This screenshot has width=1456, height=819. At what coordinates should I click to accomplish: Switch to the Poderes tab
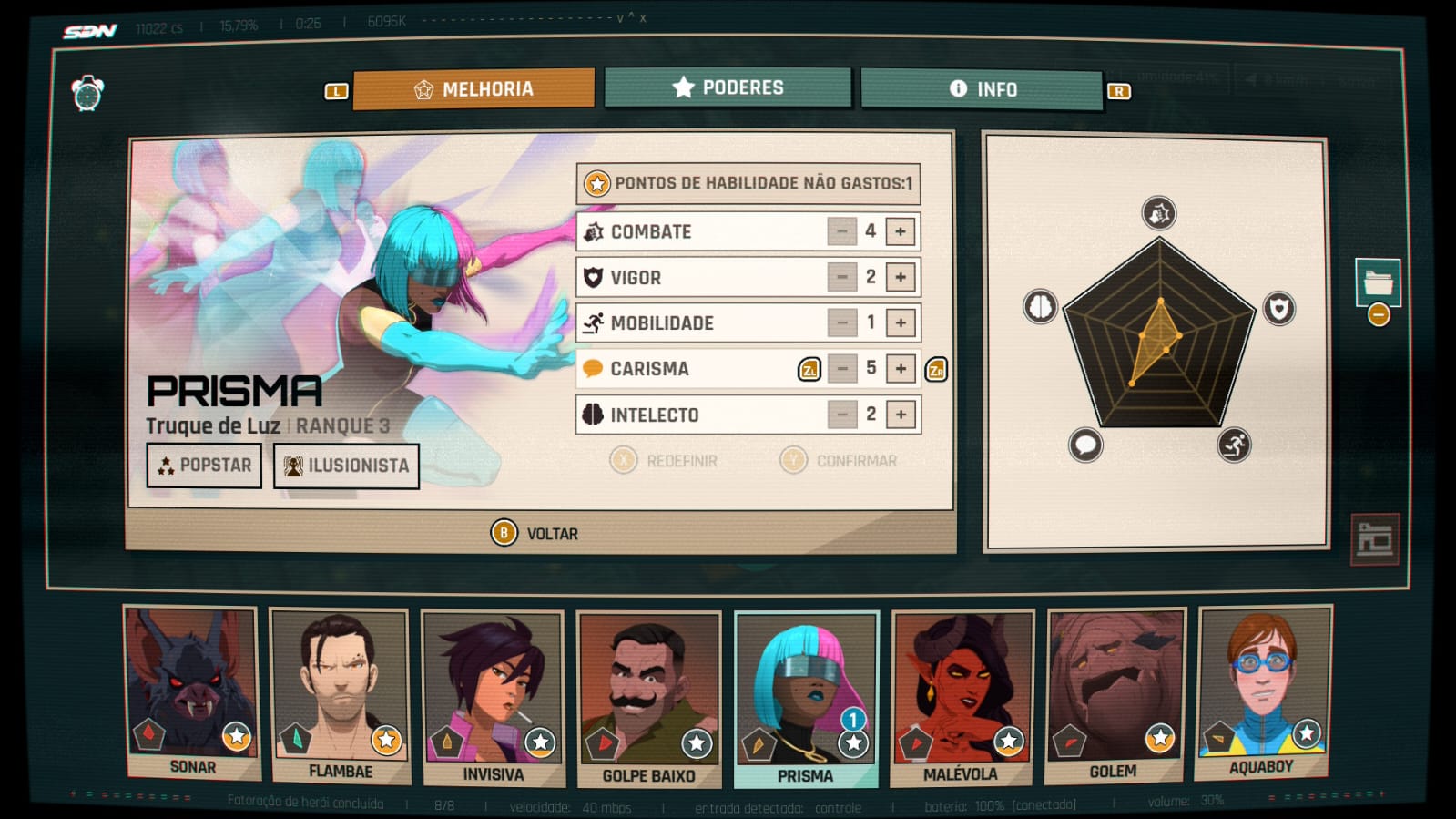[x=728, y=88]
